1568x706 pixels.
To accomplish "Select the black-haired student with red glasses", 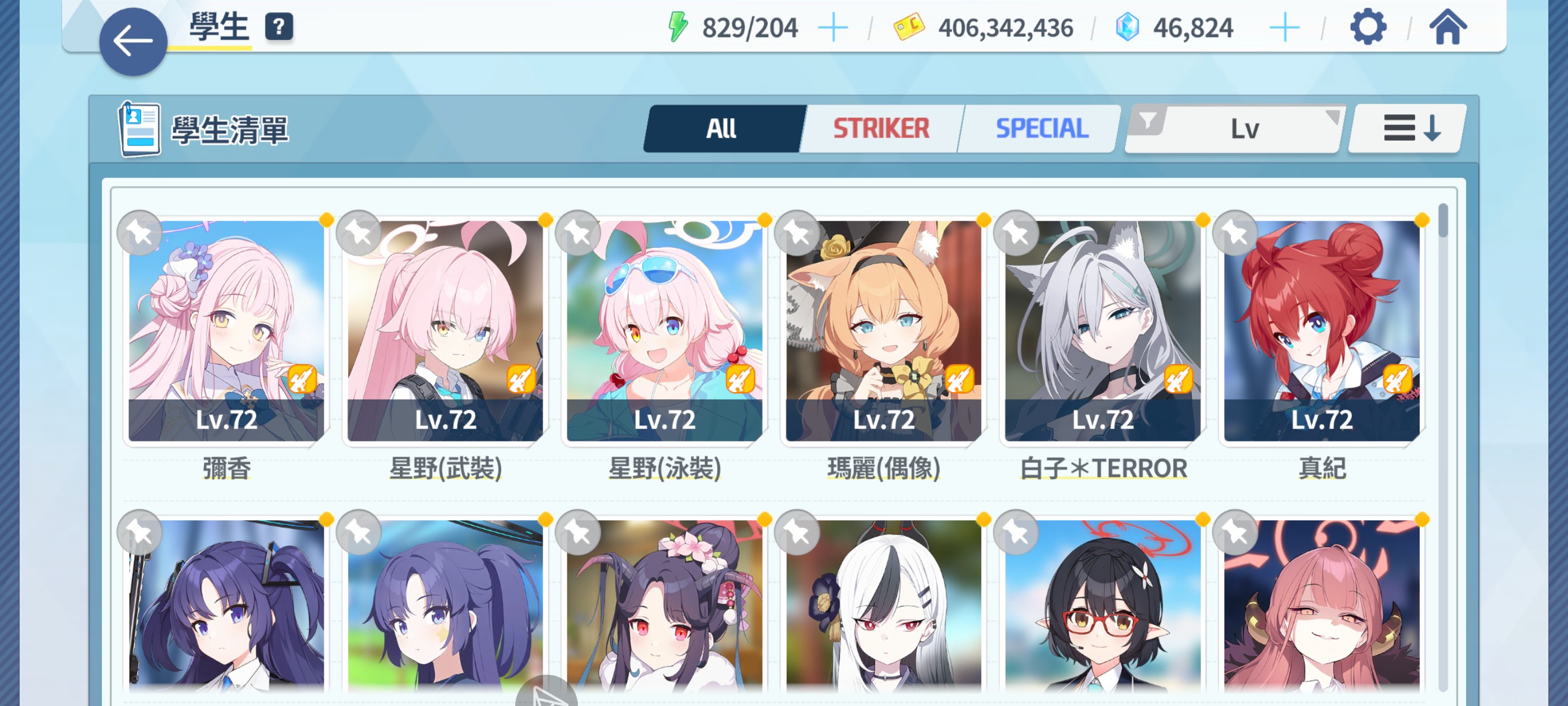I will (x=1103, y=606).
